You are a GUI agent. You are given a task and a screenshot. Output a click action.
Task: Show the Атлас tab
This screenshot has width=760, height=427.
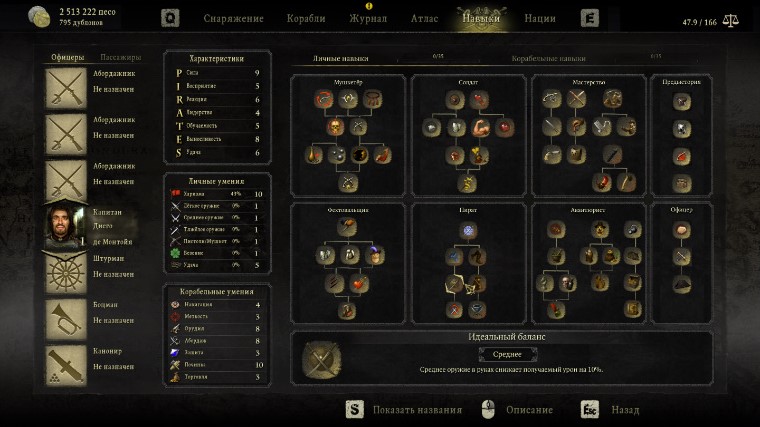tap(424, 18)
